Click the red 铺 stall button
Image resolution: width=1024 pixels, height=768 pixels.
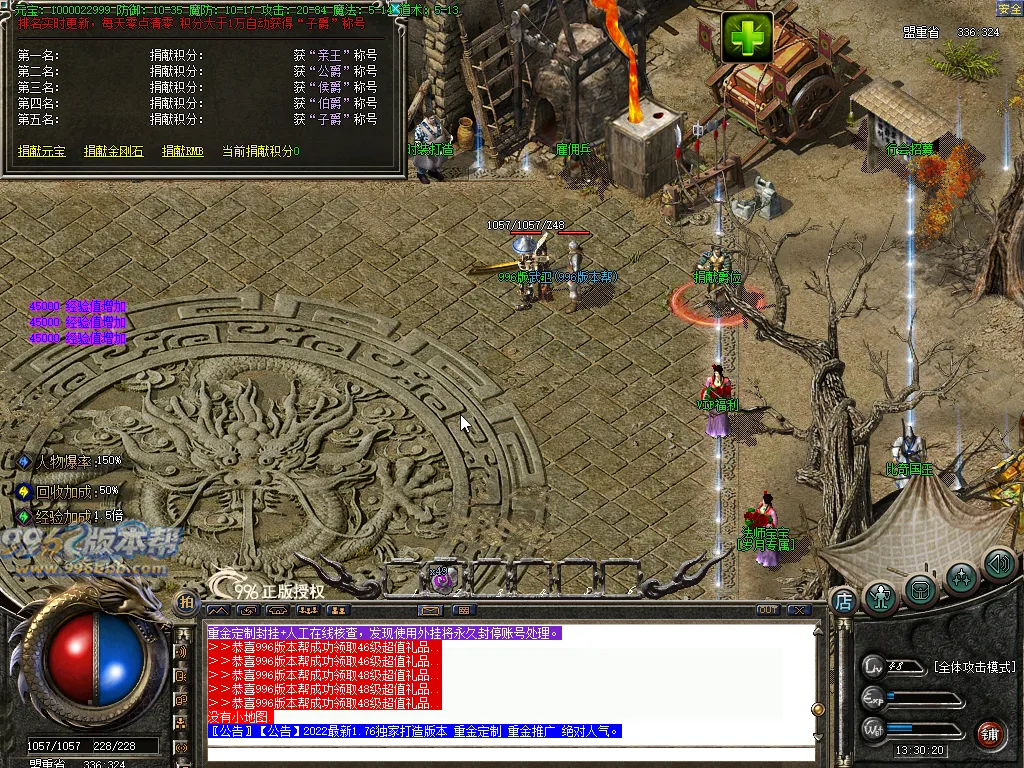989,733
